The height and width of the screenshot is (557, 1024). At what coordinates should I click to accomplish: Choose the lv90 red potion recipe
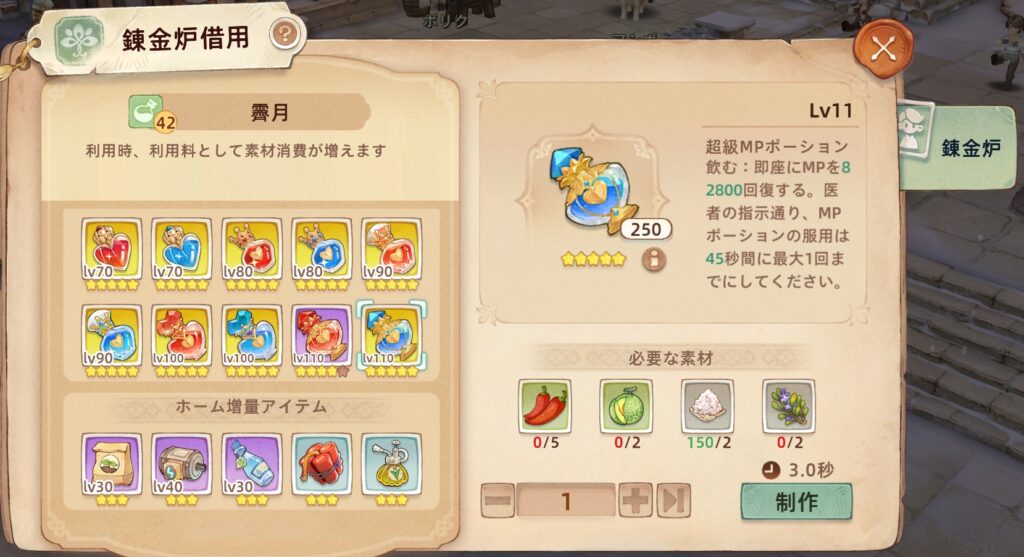392,249
